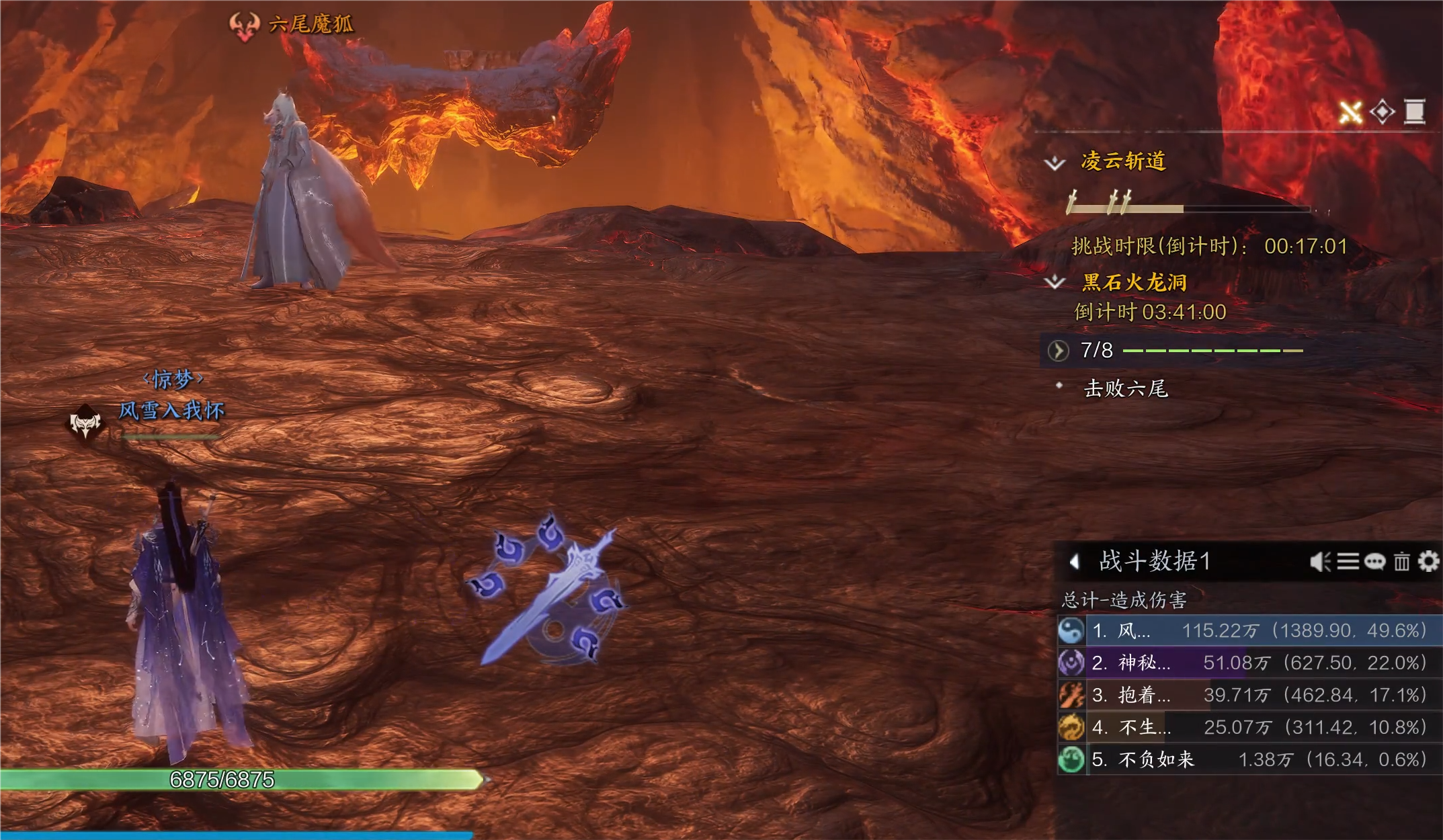Collapse the 黑石火龙洞 dungeon section

pos(1055,282)
